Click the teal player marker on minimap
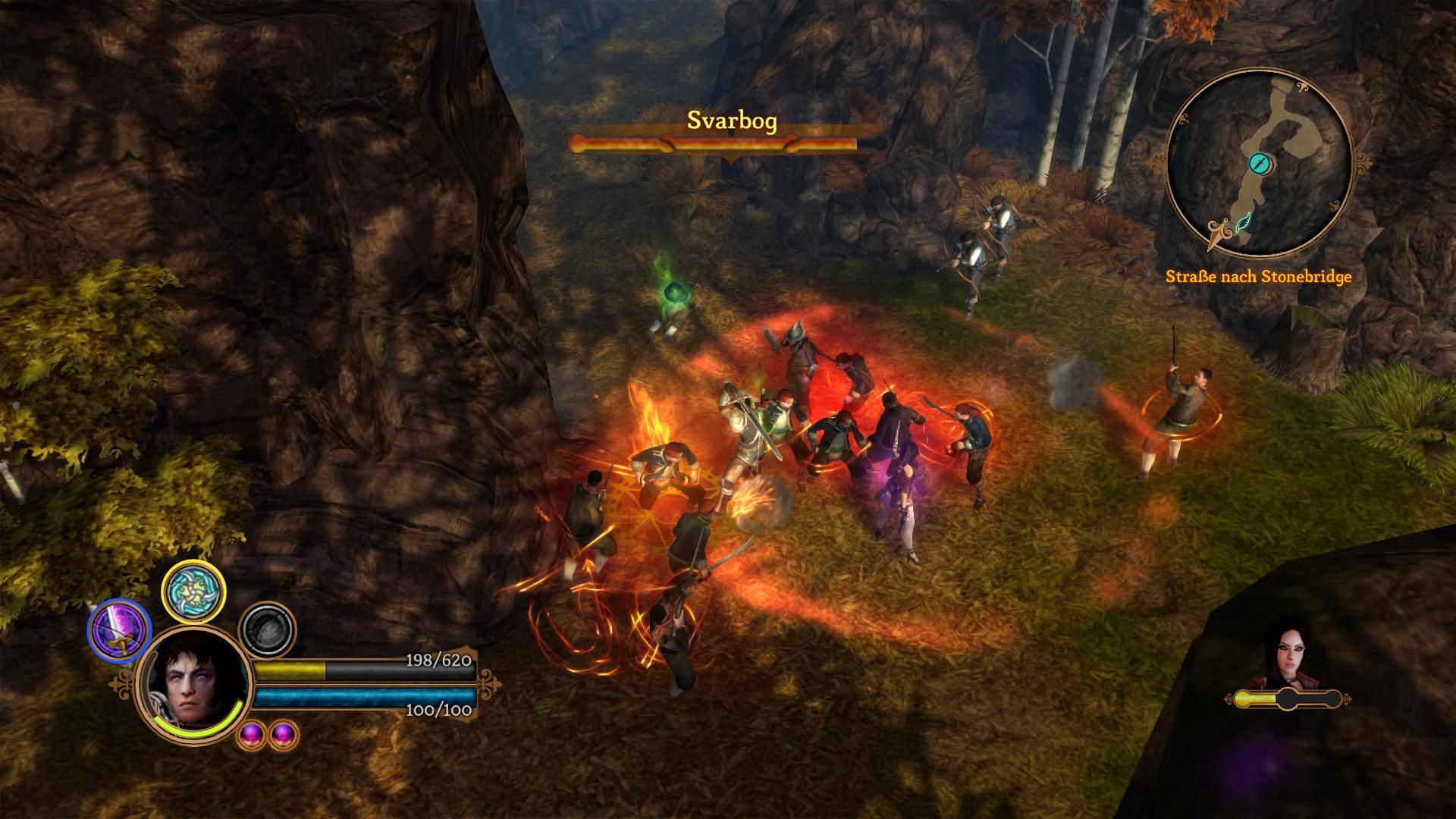 1259,163
